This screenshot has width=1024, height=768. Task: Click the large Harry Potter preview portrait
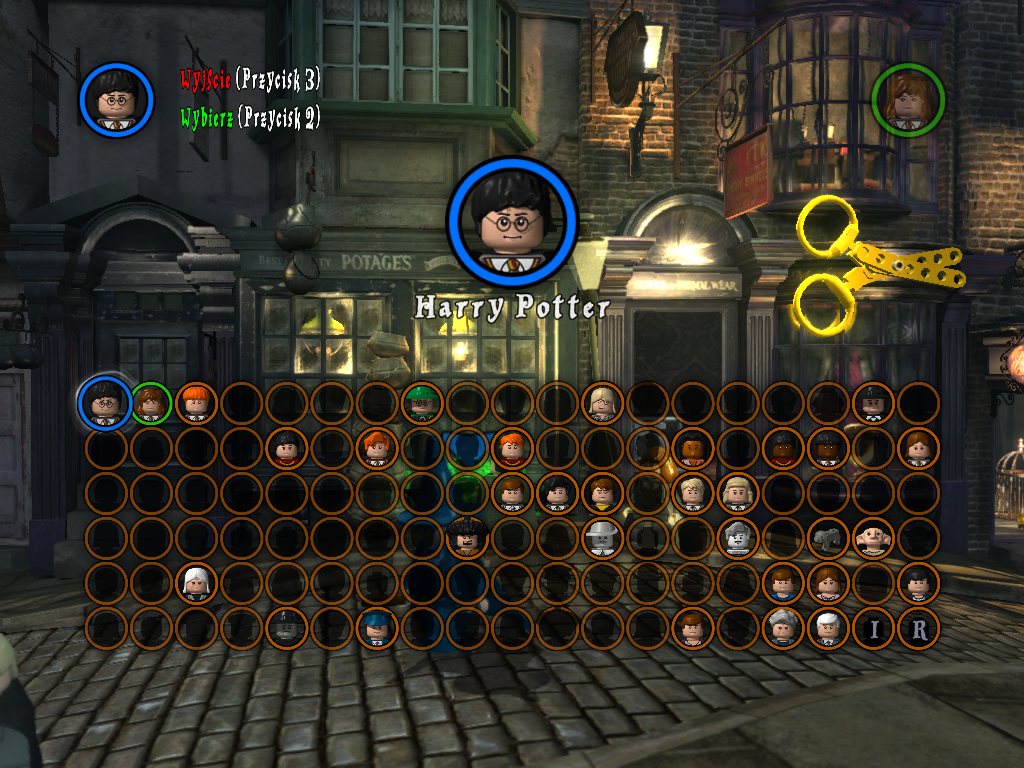click(512, 221)
